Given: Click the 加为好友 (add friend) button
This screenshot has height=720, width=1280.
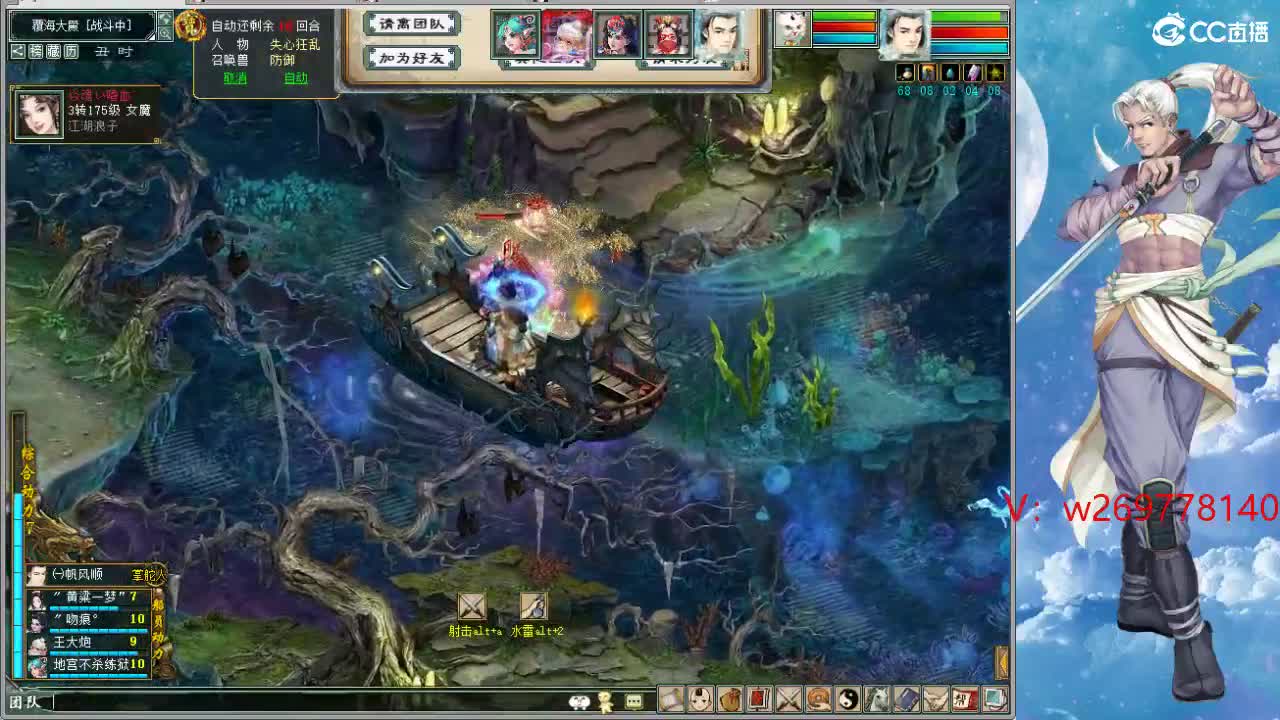Looking at the screenshot, I should pos(410,58).
